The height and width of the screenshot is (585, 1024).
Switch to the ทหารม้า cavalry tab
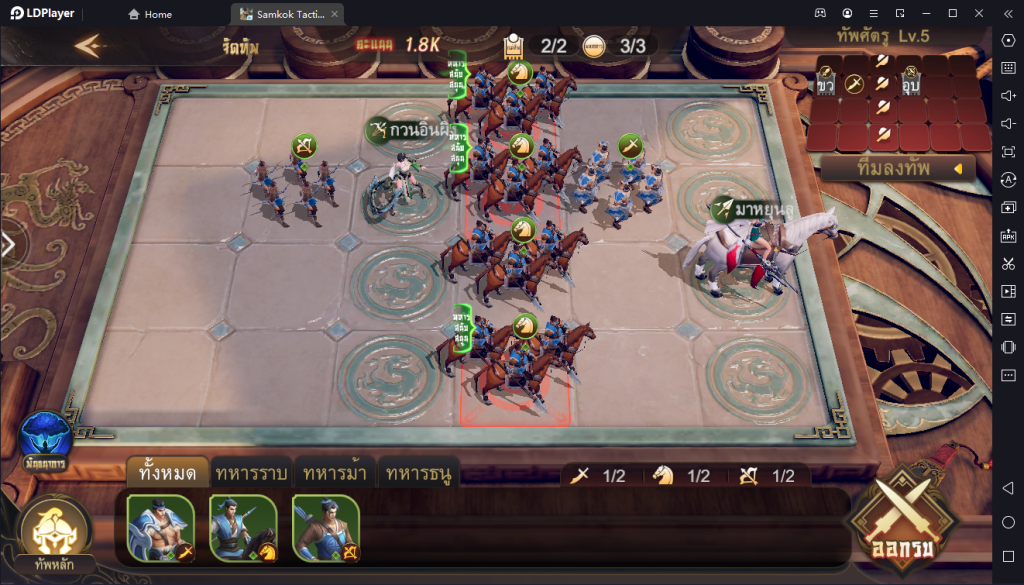pyautogui.click(x=335, y=473)
